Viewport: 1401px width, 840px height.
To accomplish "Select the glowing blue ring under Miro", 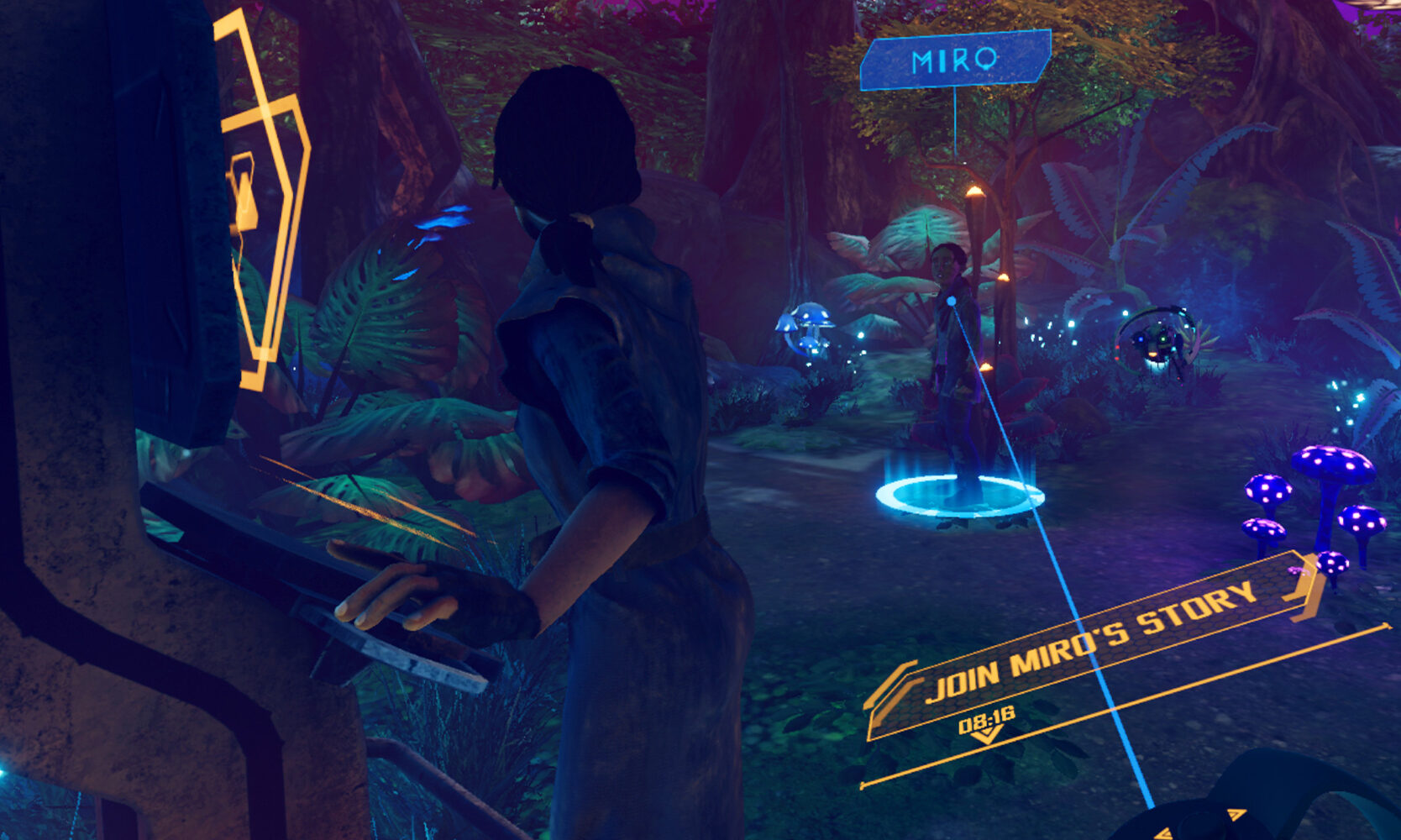I will 959,496.
